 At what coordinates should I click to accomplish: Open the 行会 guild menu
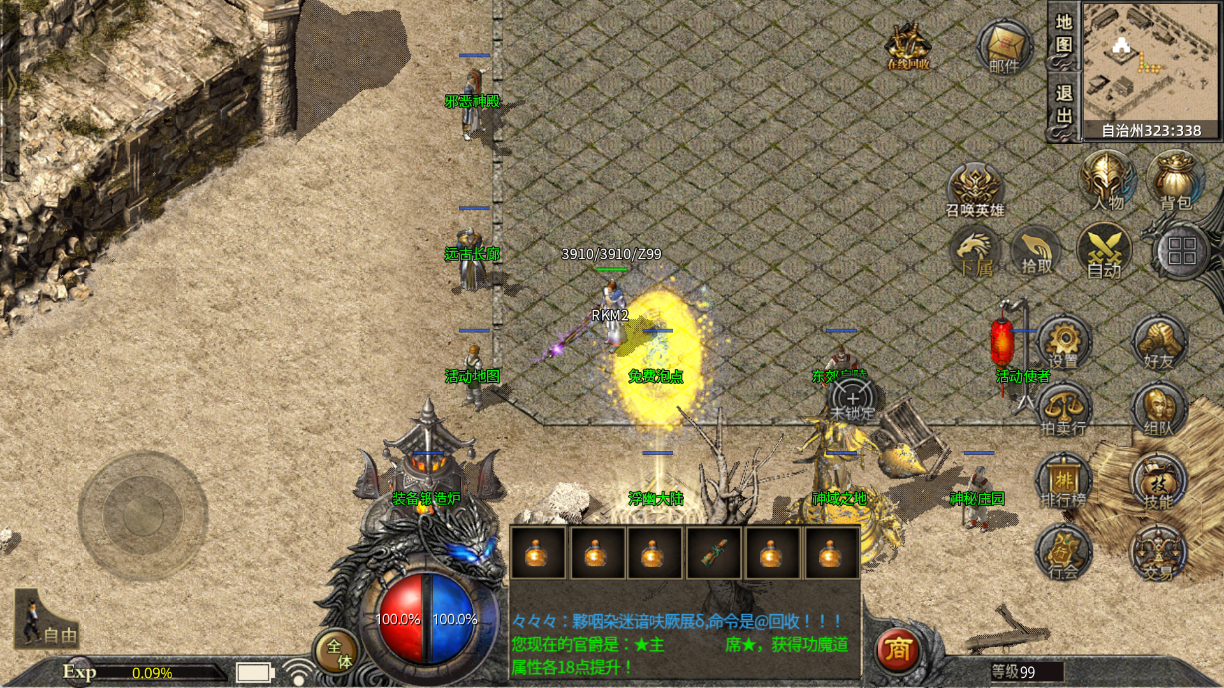coord(1063,552)
